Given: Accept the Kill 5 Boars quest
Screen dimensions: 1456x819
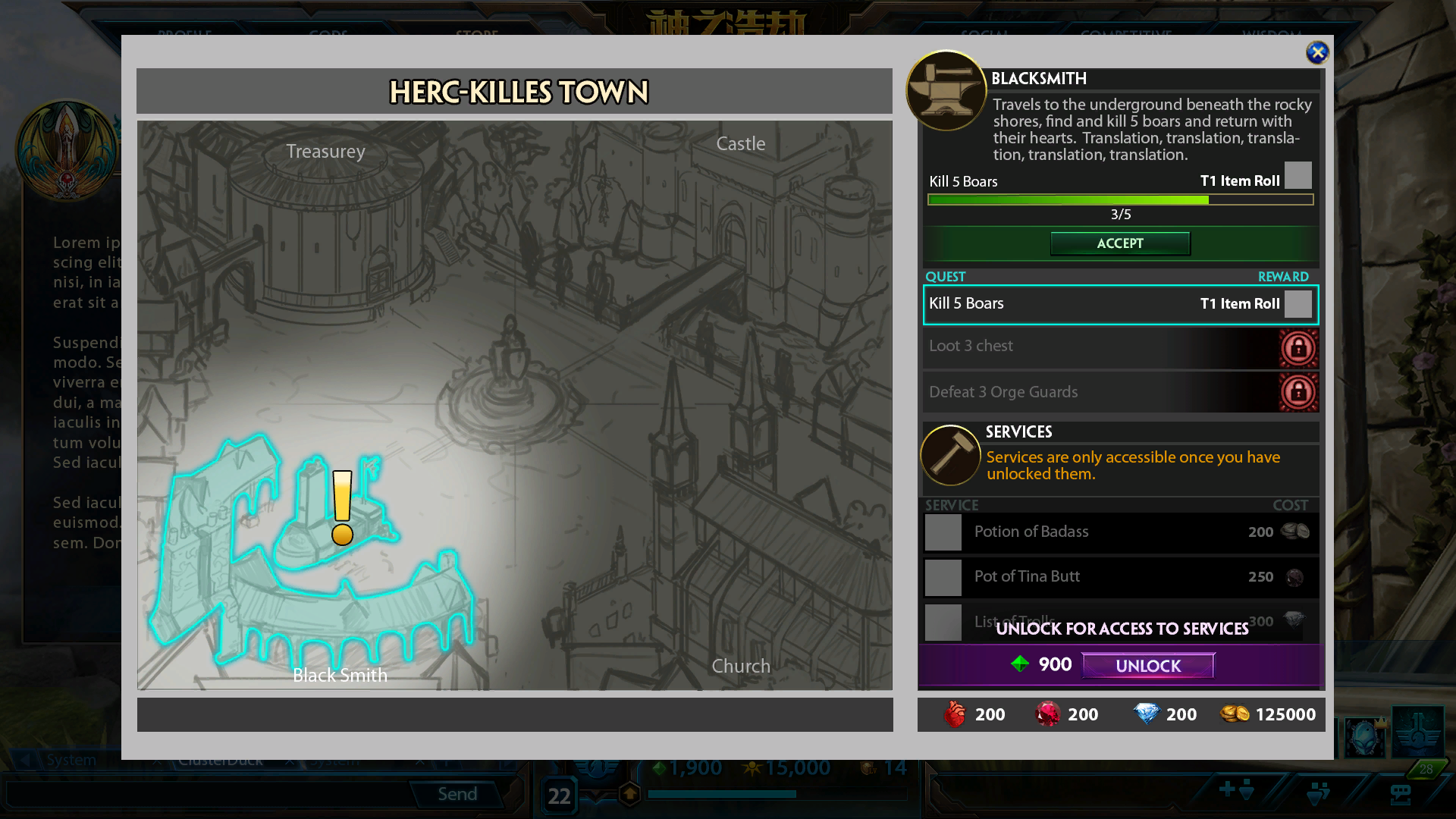Looking at the screenshot, I should pyautogui.click(x=1119, y=243).
